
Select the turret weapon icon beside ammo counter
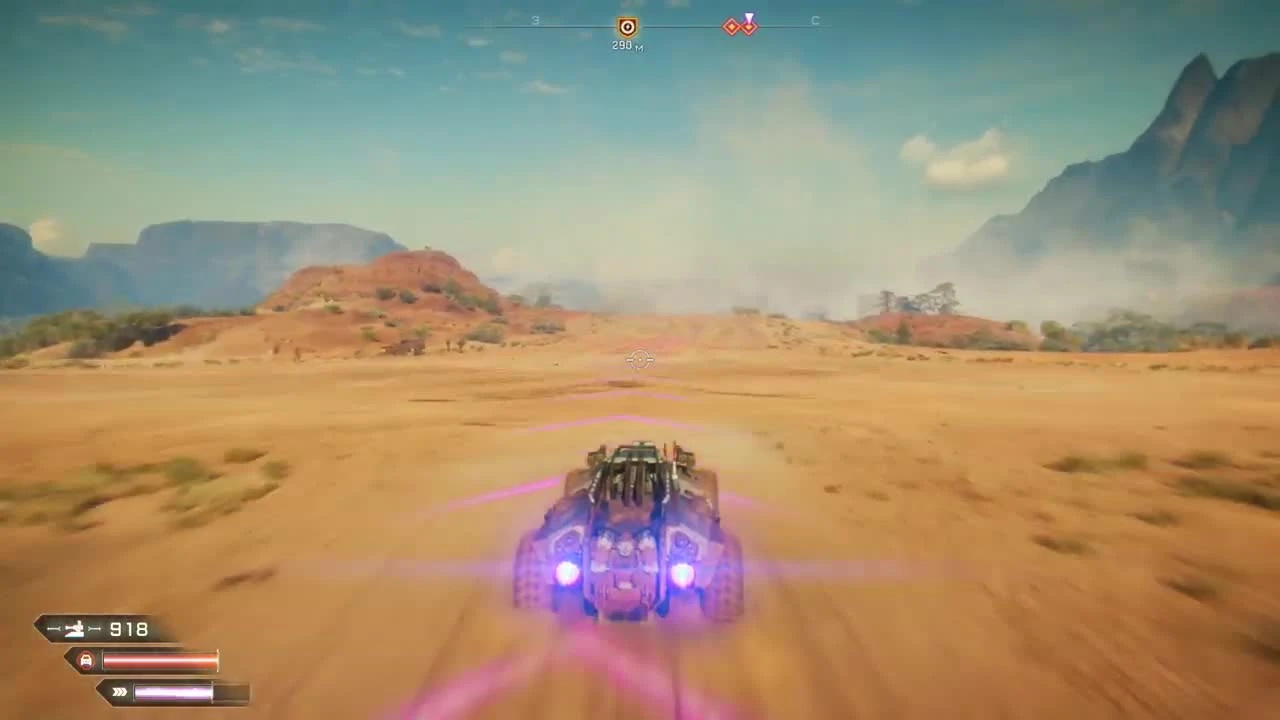[x=76, y=628]
